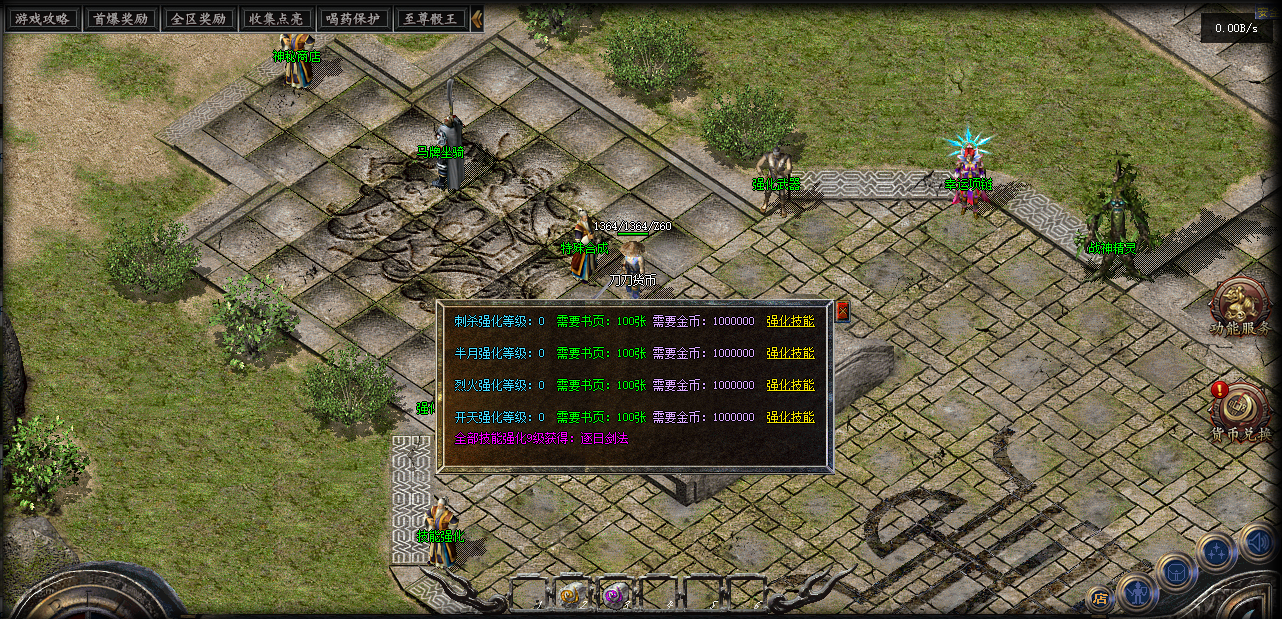Close the skill enhancement dialog

(x=842, y=311)
